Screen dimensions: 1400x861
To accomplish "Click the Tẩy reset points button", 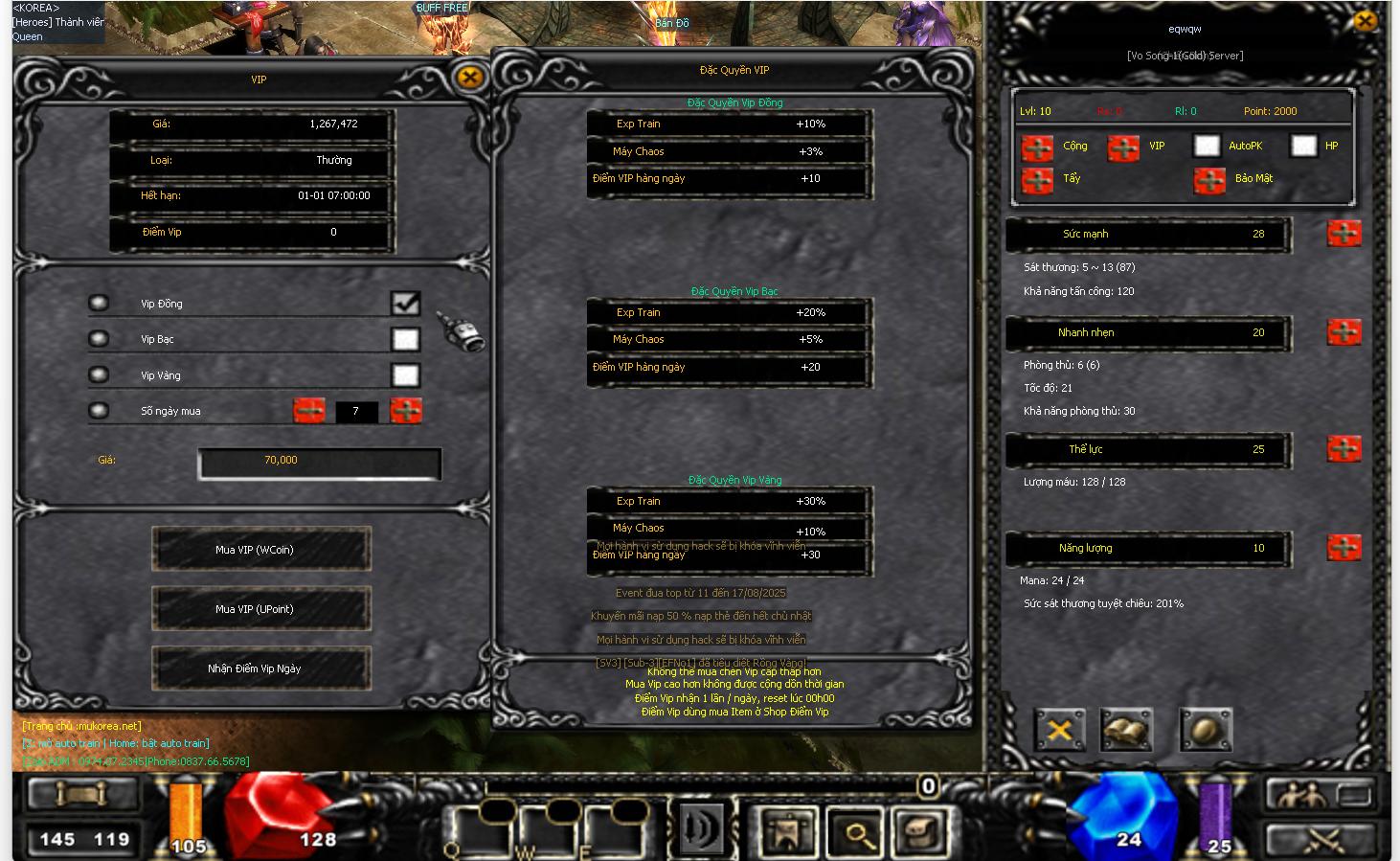I will coord(1037,179).
